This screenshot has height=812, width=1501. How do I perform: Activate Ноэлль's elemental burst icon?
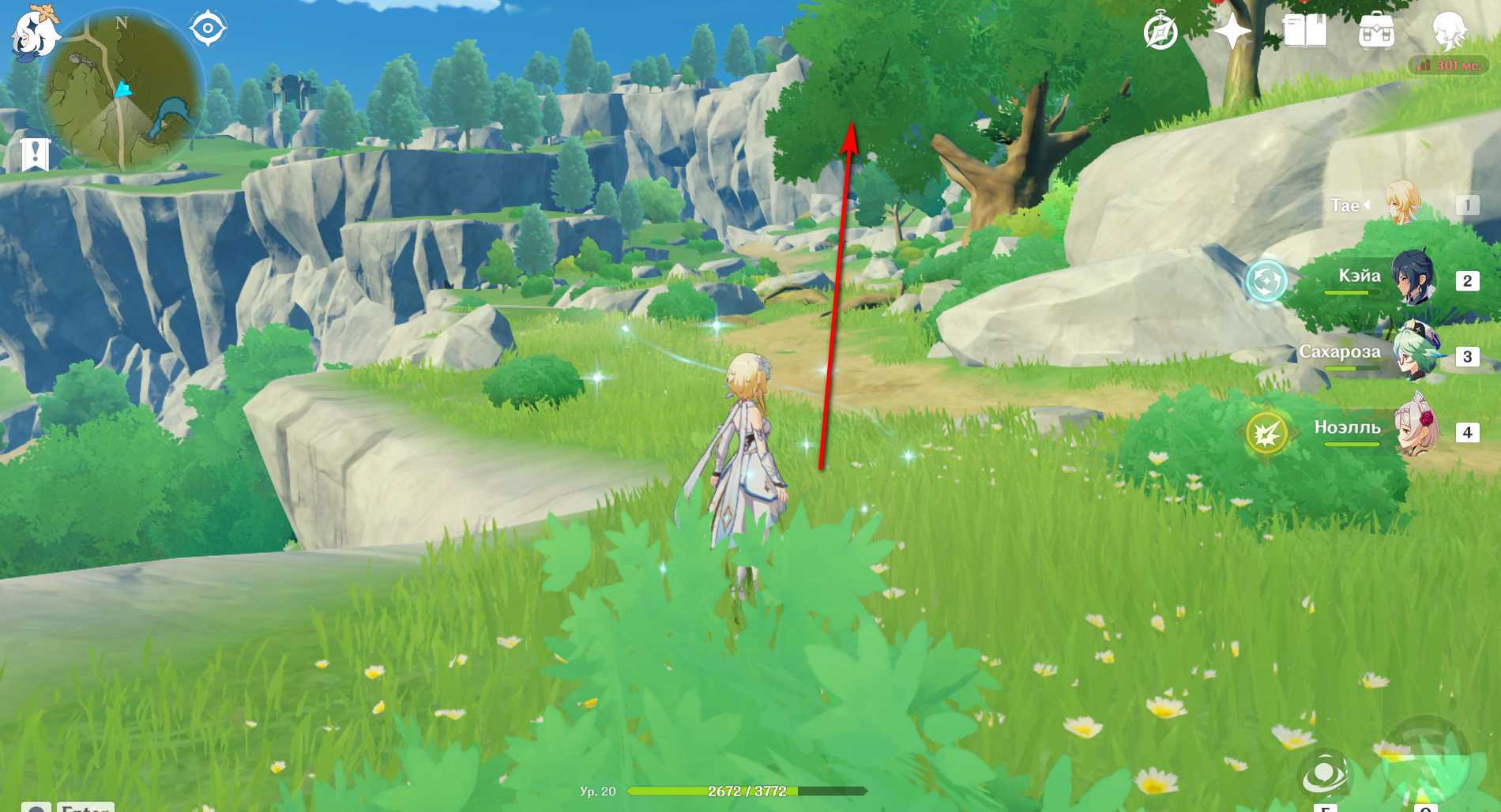(1266, 433)
